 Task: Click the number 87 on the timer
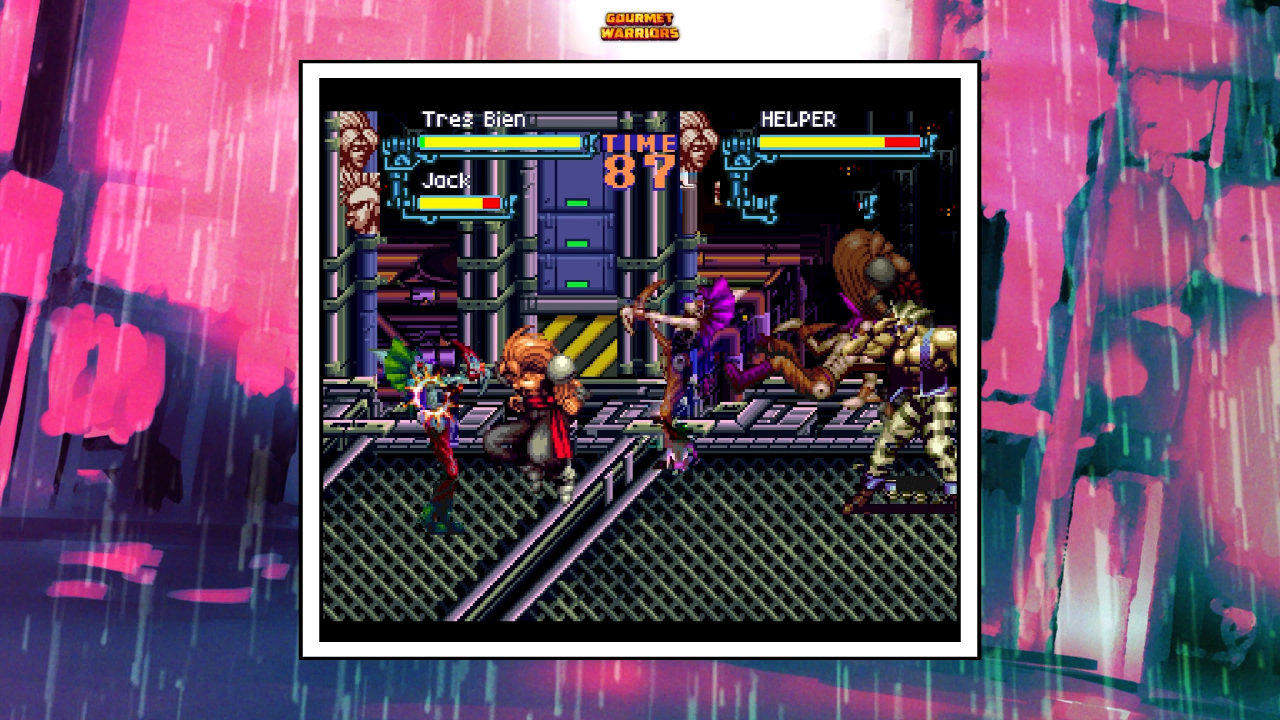click(x=640, y=170)
